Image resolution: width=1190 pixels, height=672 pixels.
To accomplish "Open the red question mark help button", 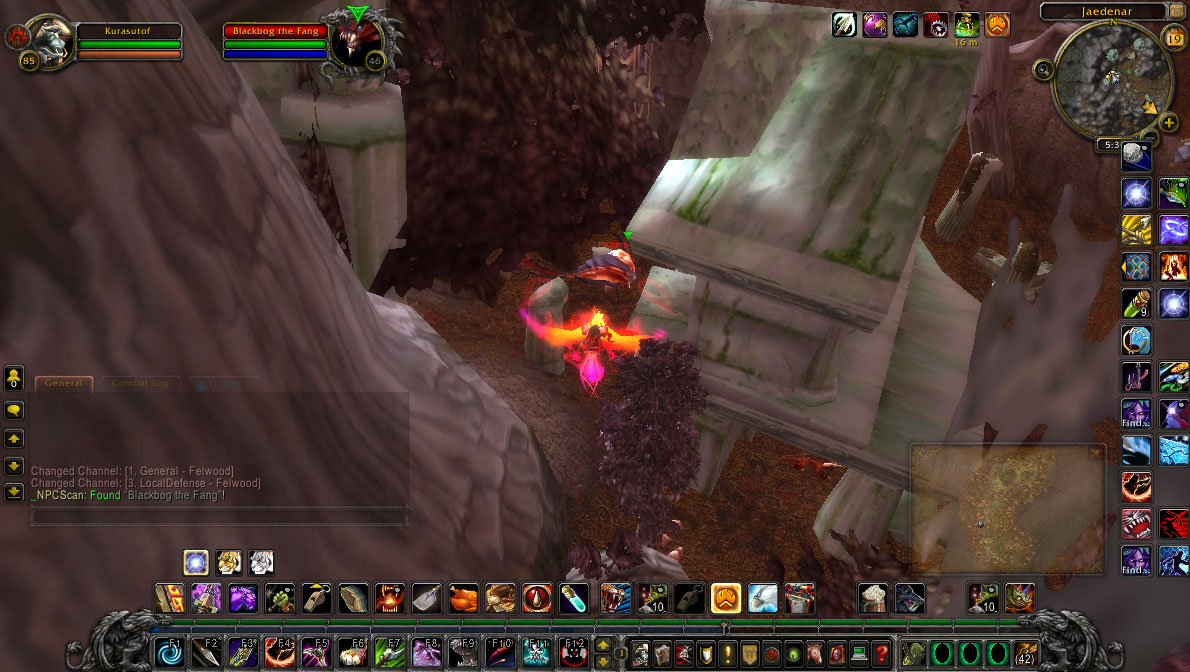I will tap(881, 653).
